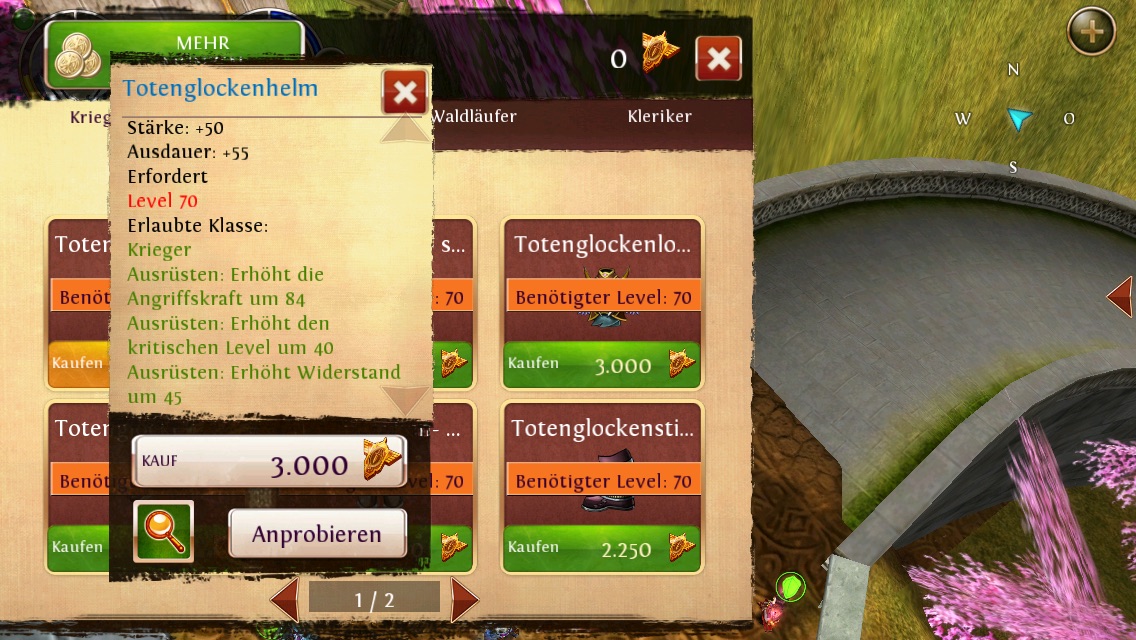Buy the Totenglockensti... boots for 2.250

[x=601, y=548]
